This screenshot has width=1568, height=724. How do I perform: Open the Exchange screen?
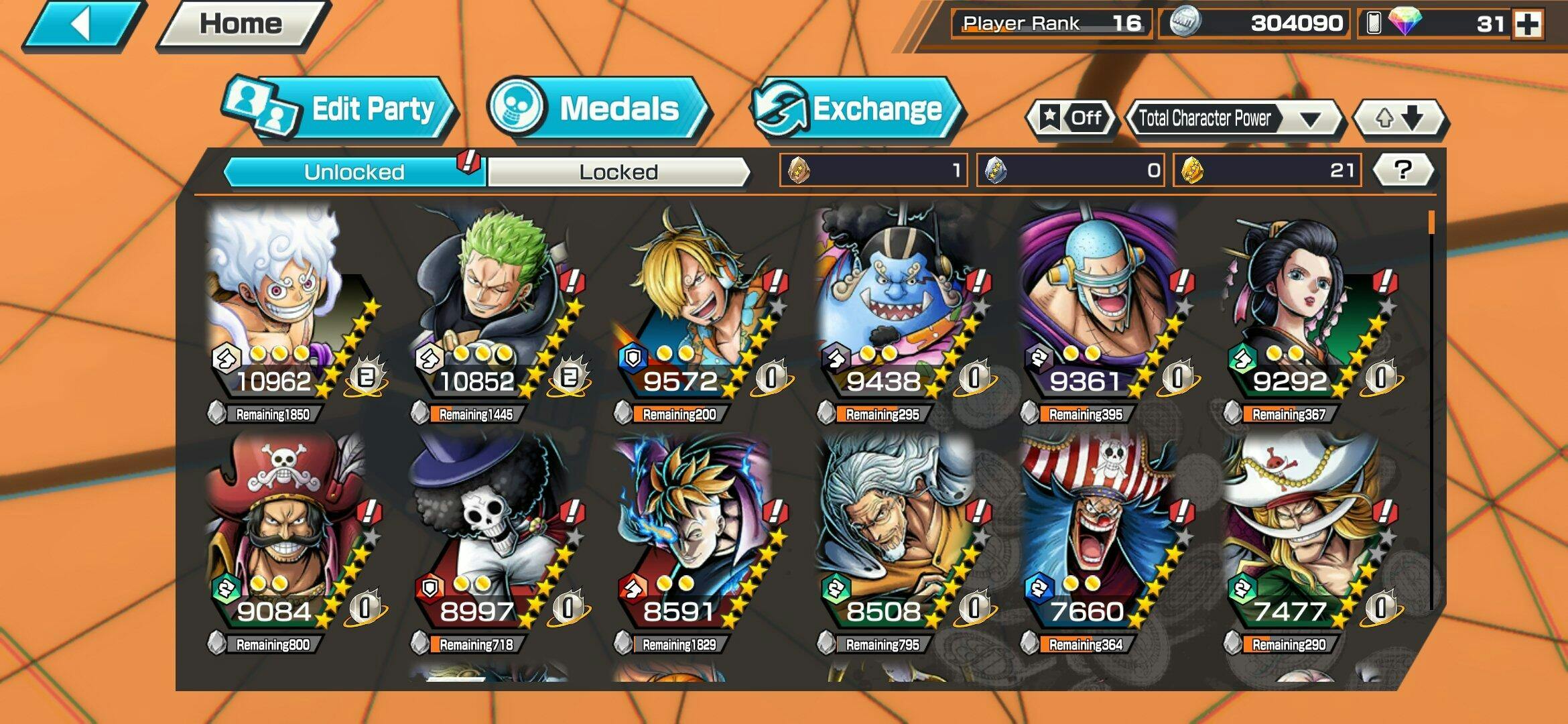point(858,109)
